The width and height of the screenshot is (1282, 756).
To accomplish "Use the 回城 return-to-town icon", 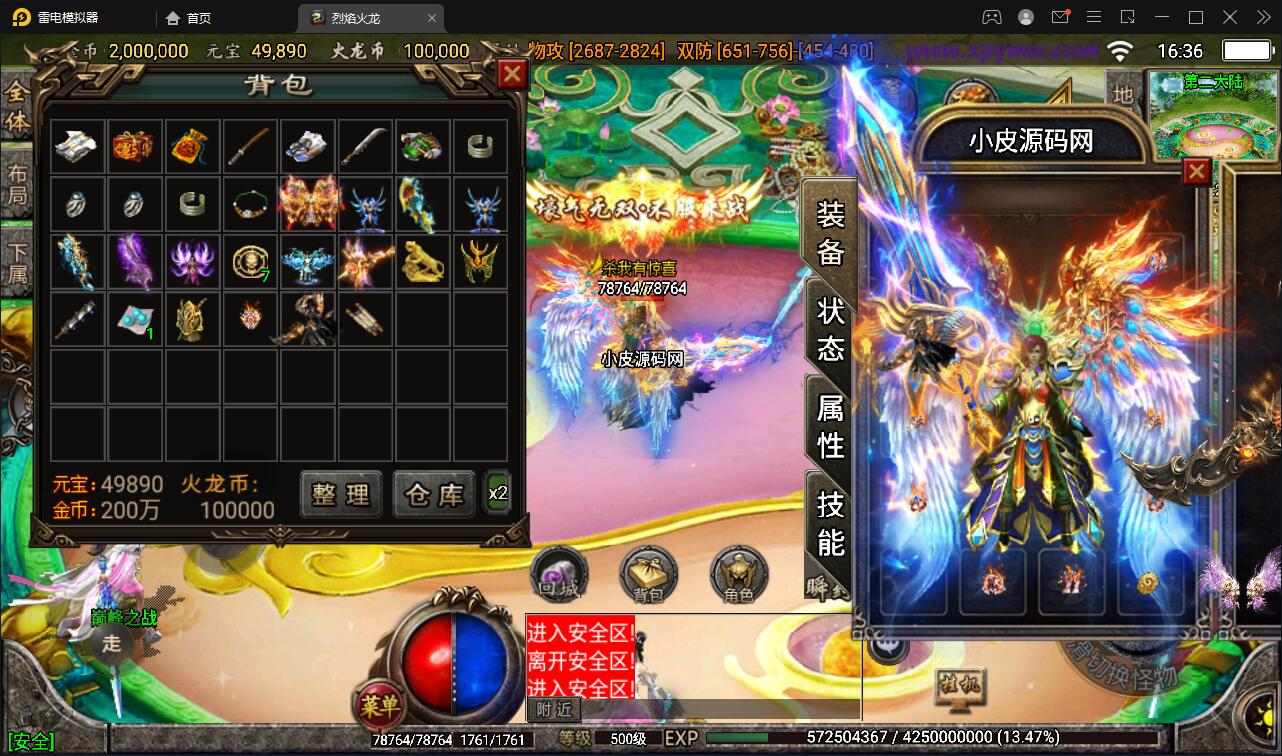I will coord(558,576).
